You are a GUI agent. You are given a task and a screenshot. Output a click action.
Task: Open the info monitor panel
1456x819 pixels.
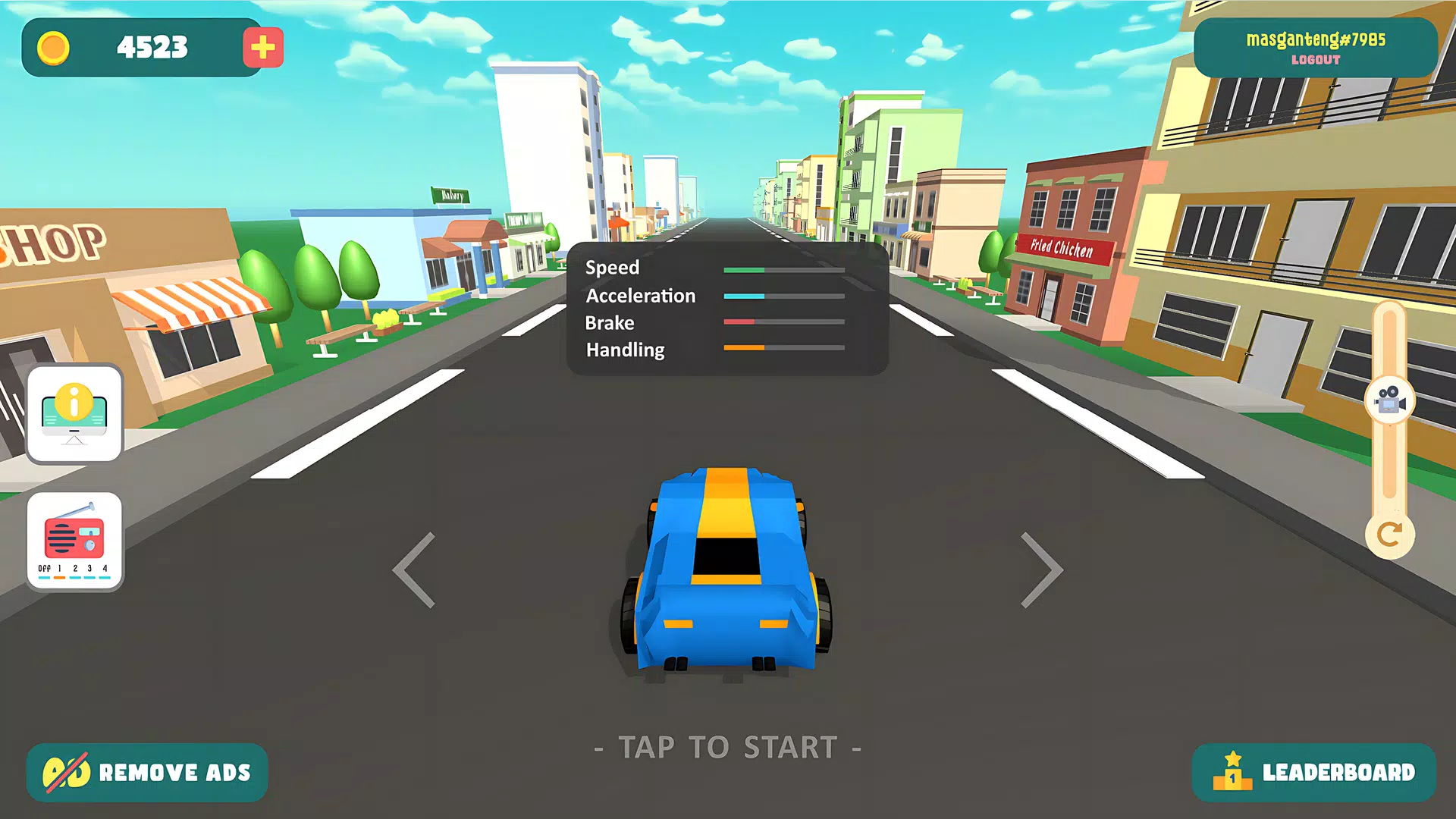pos(74,413)
